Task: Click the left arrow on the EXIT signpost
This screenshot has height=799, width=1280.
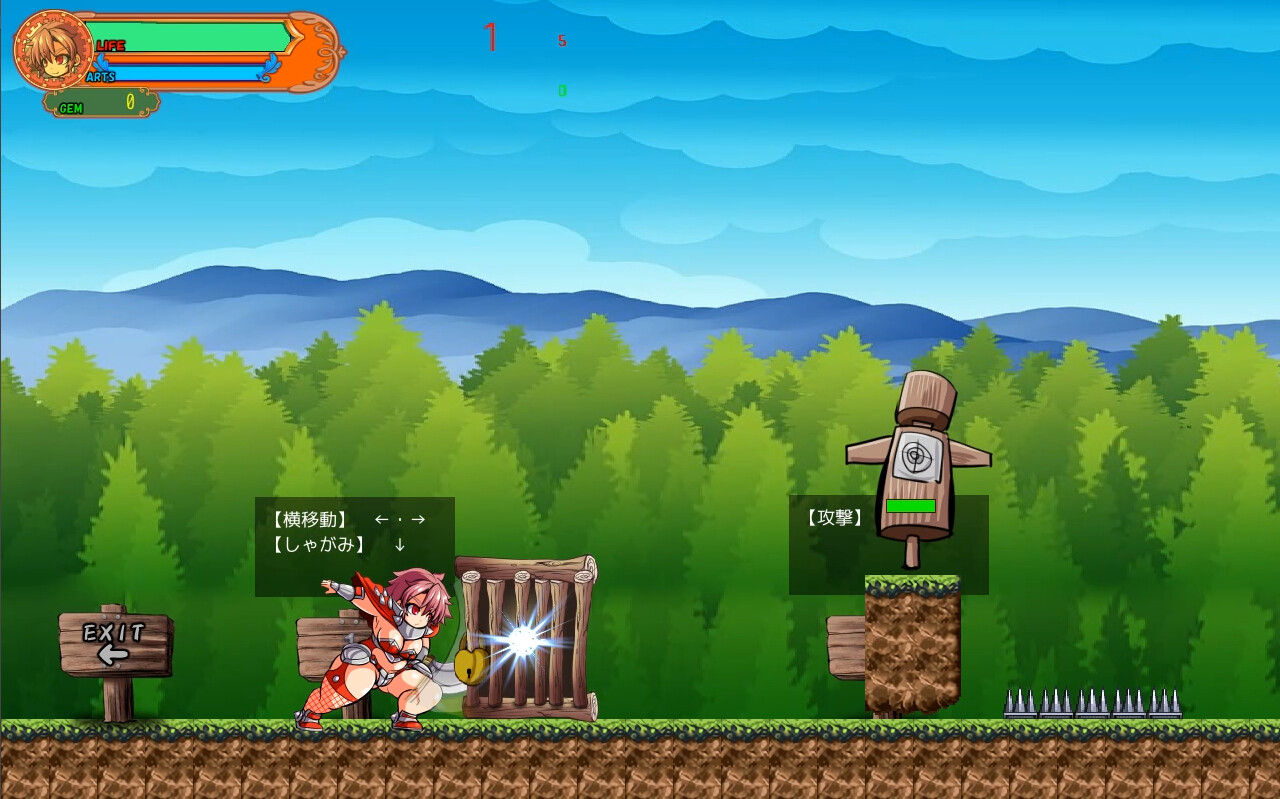Action: click(112, 654)
